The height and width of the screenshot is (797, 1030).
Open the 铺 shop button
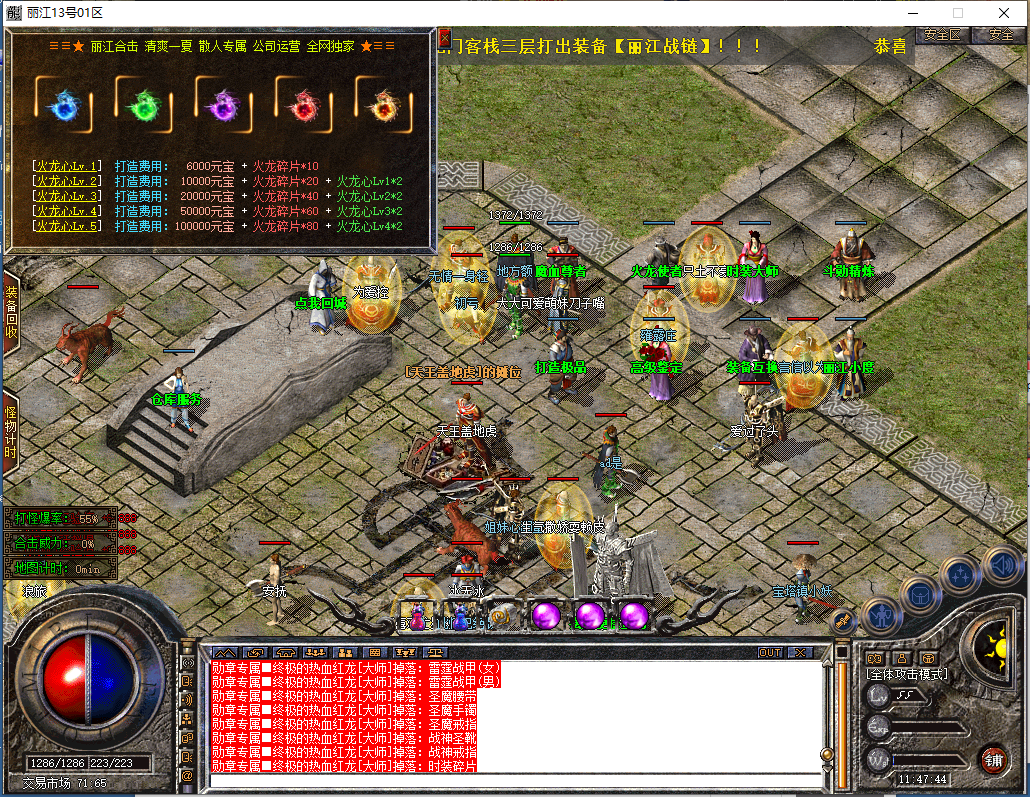pyautogui.click(x=993, y=758)
